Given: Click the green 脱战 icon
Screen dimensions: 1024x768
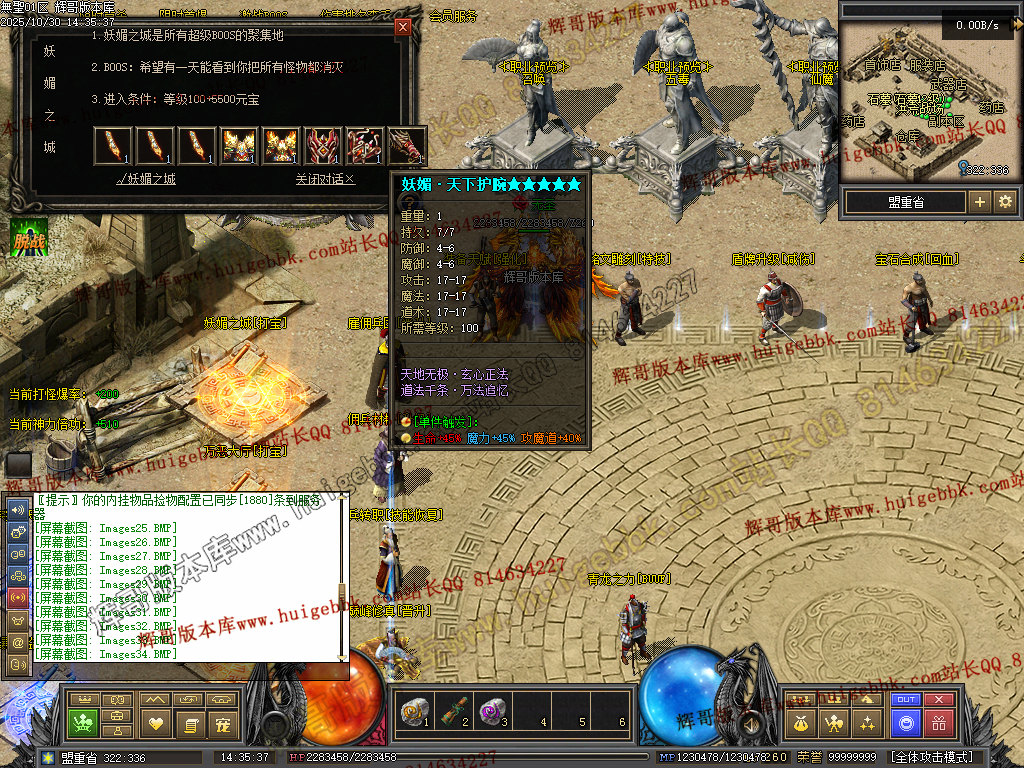Looking at the screenshot, I should (28, 237).
